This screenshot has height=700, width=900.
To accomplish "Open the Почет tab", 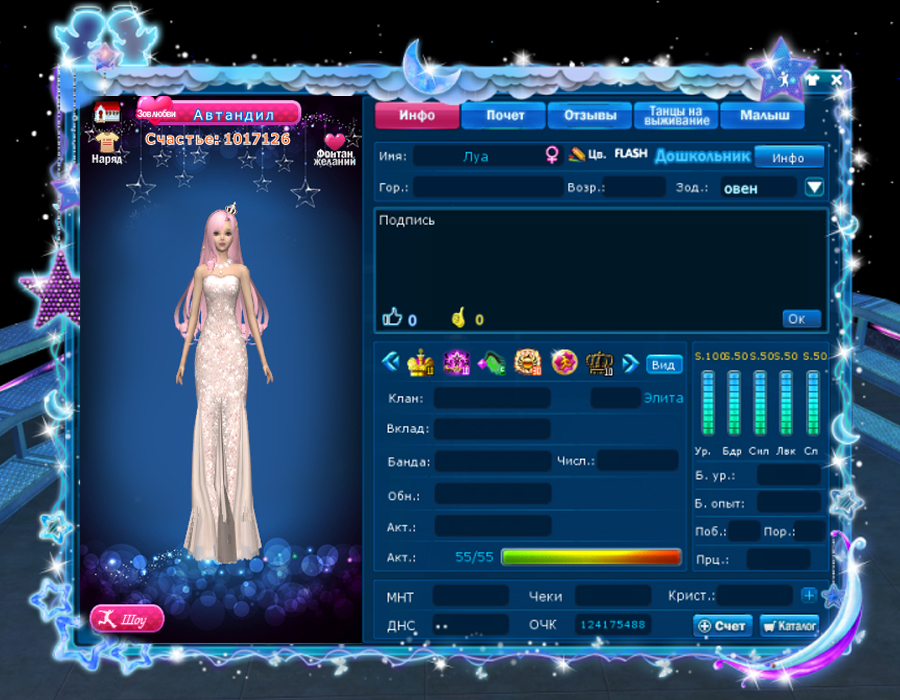I will [x=505, y=116].
